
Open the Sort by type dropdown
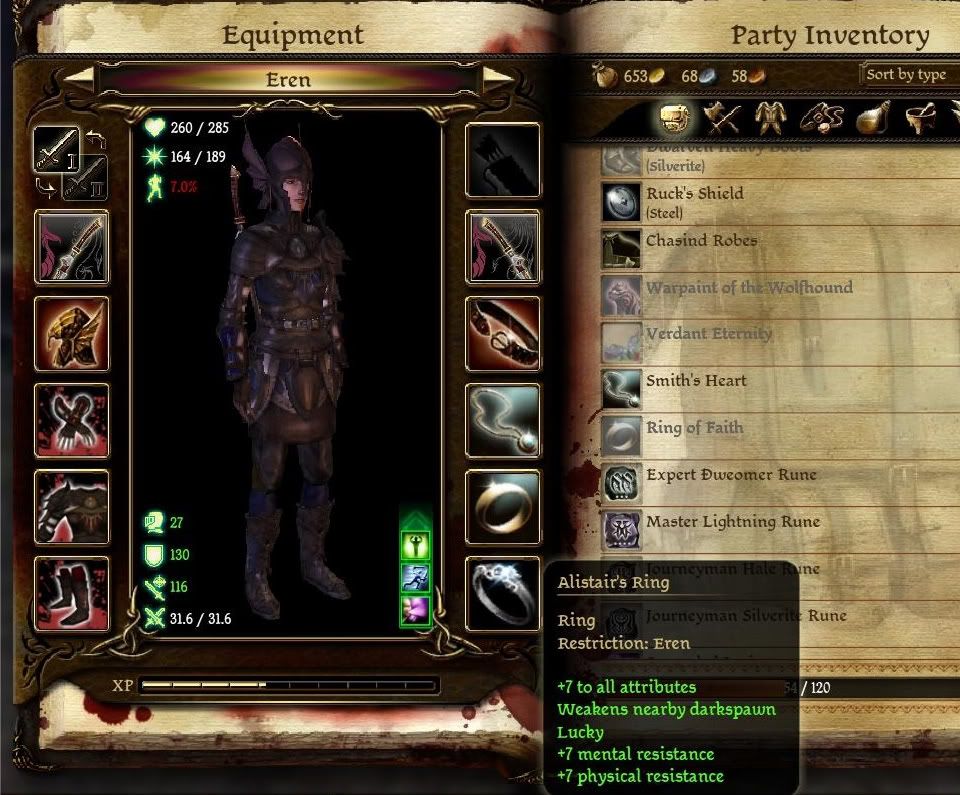tap(908, 74)
